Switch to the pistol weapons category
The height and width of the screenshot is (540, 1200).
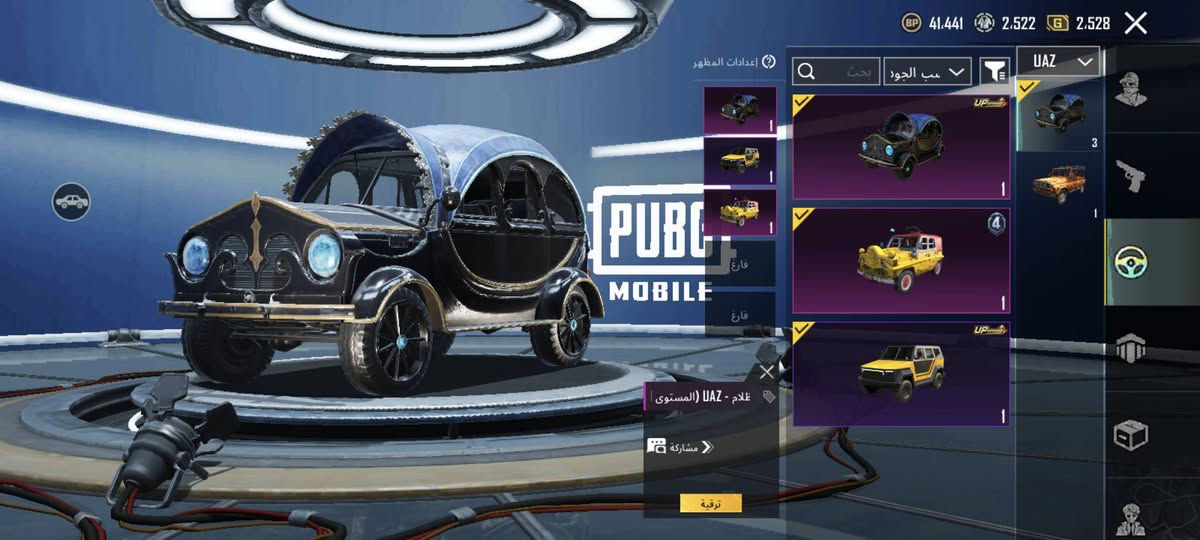(1131, 176)
